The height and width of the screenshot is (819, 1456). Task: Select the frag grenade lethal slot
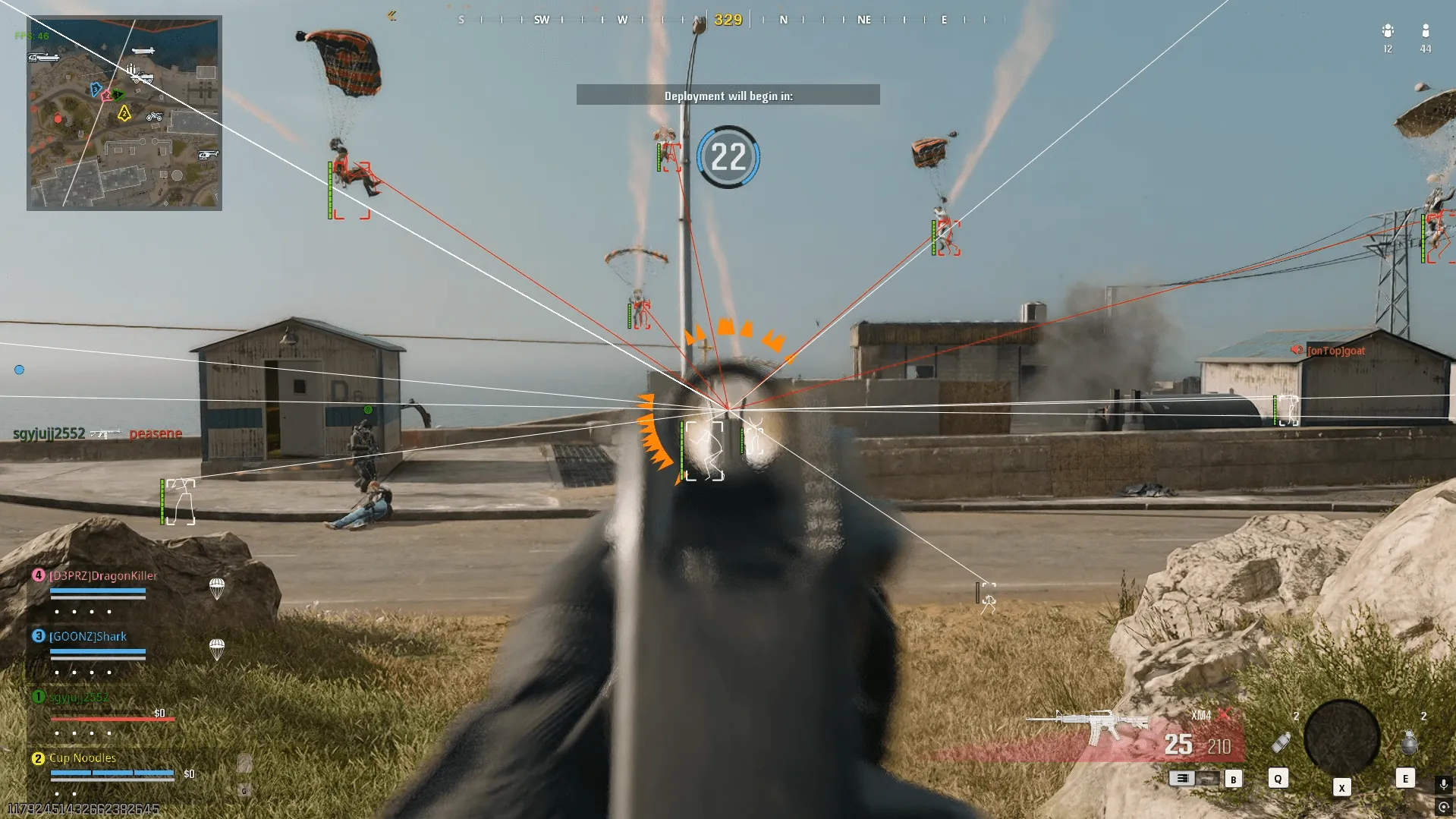(1409, 742)
